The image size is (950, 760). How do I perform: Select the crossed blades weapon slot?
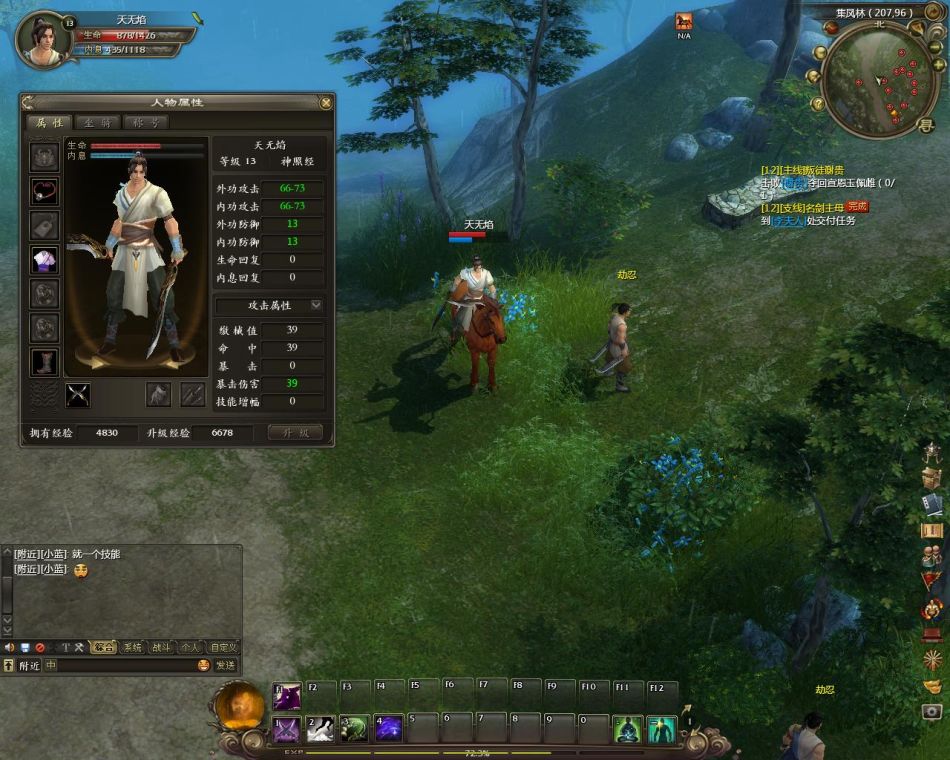coord(77,395)
